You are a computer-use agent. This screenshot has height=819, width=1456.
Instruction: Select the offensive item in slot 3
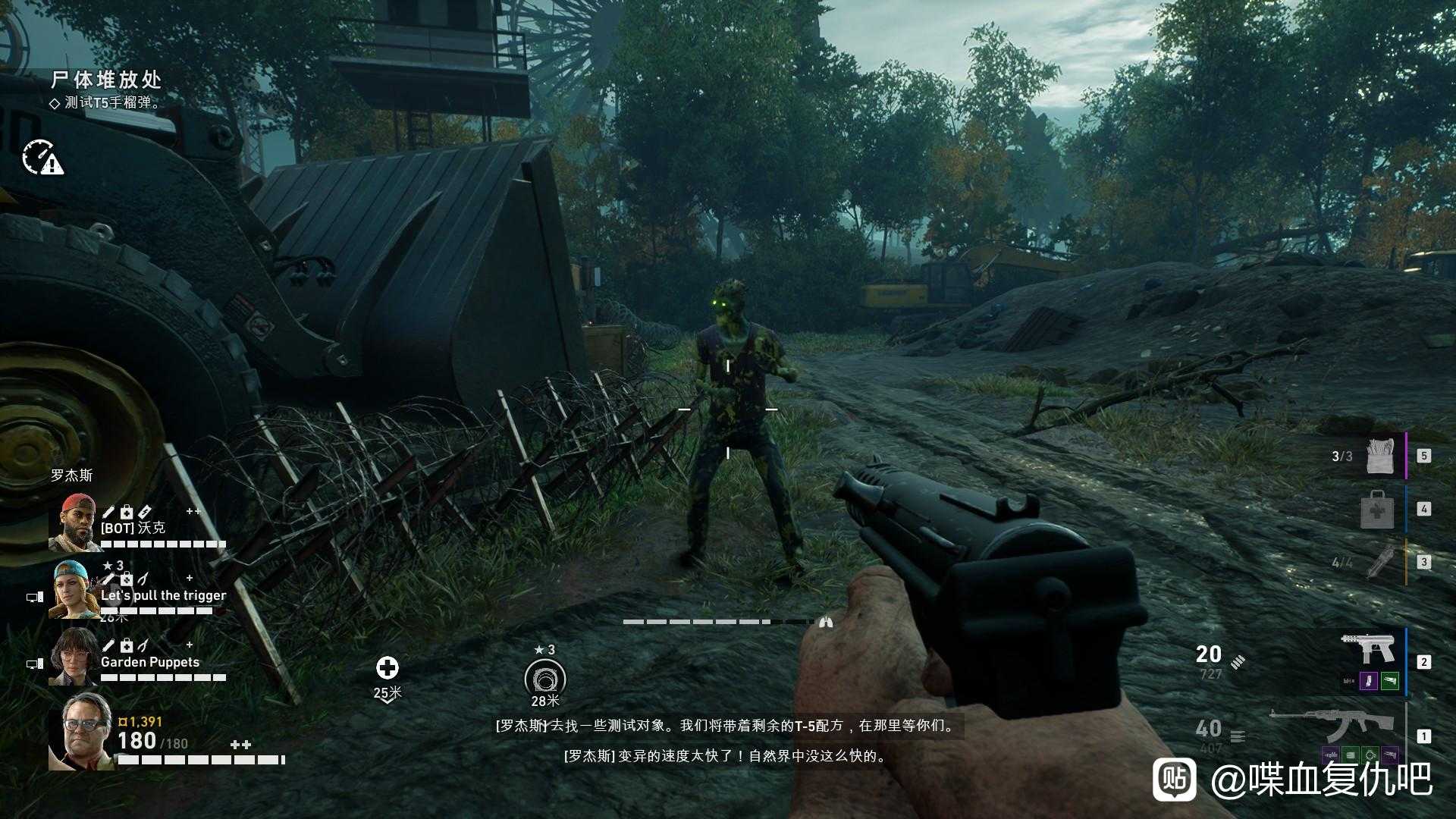pyautogui.click(x=1379, y=561)
